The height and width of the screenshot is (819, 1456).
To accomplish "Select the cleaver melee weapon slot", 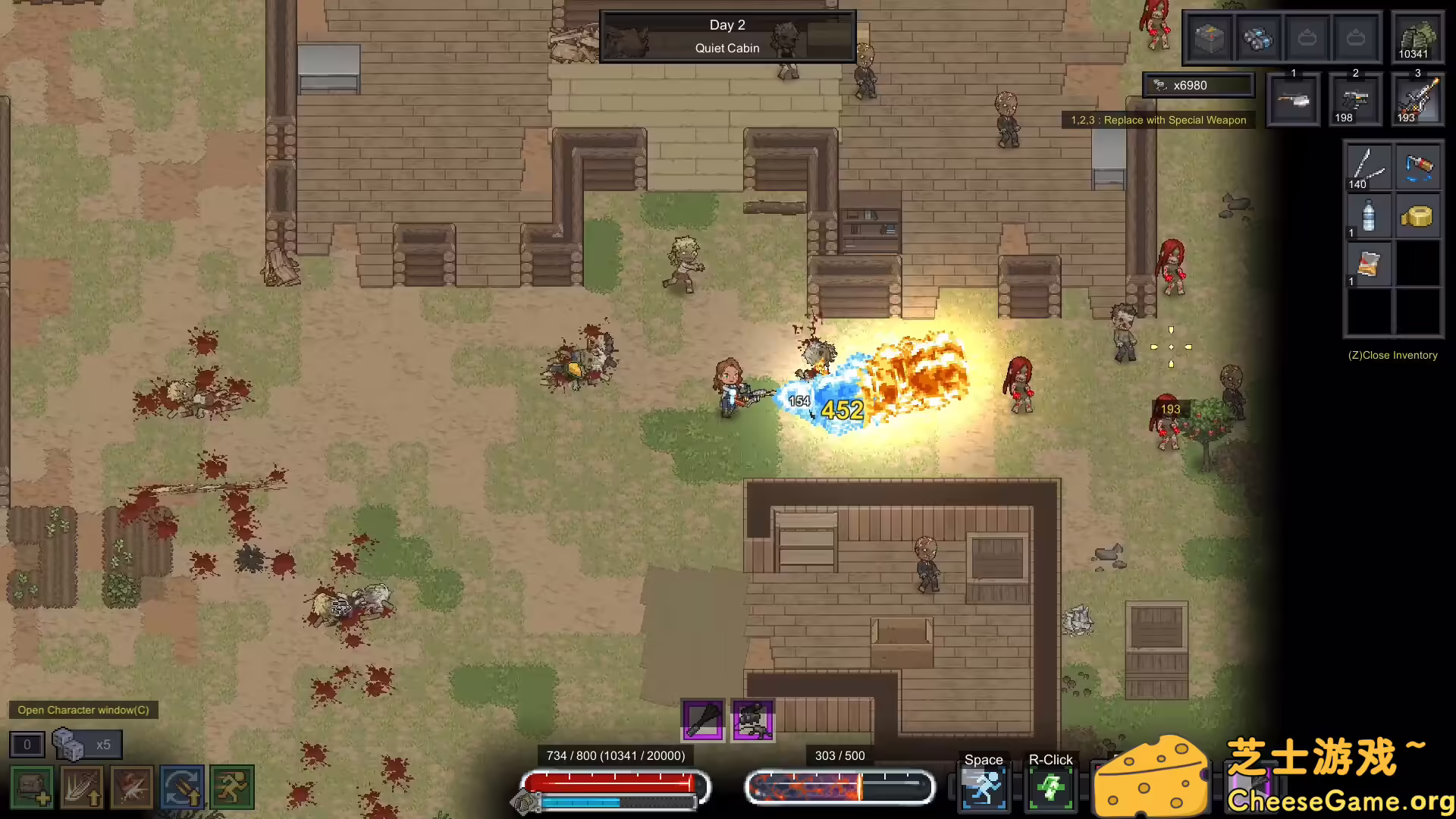I will [x=1293, y=99].
